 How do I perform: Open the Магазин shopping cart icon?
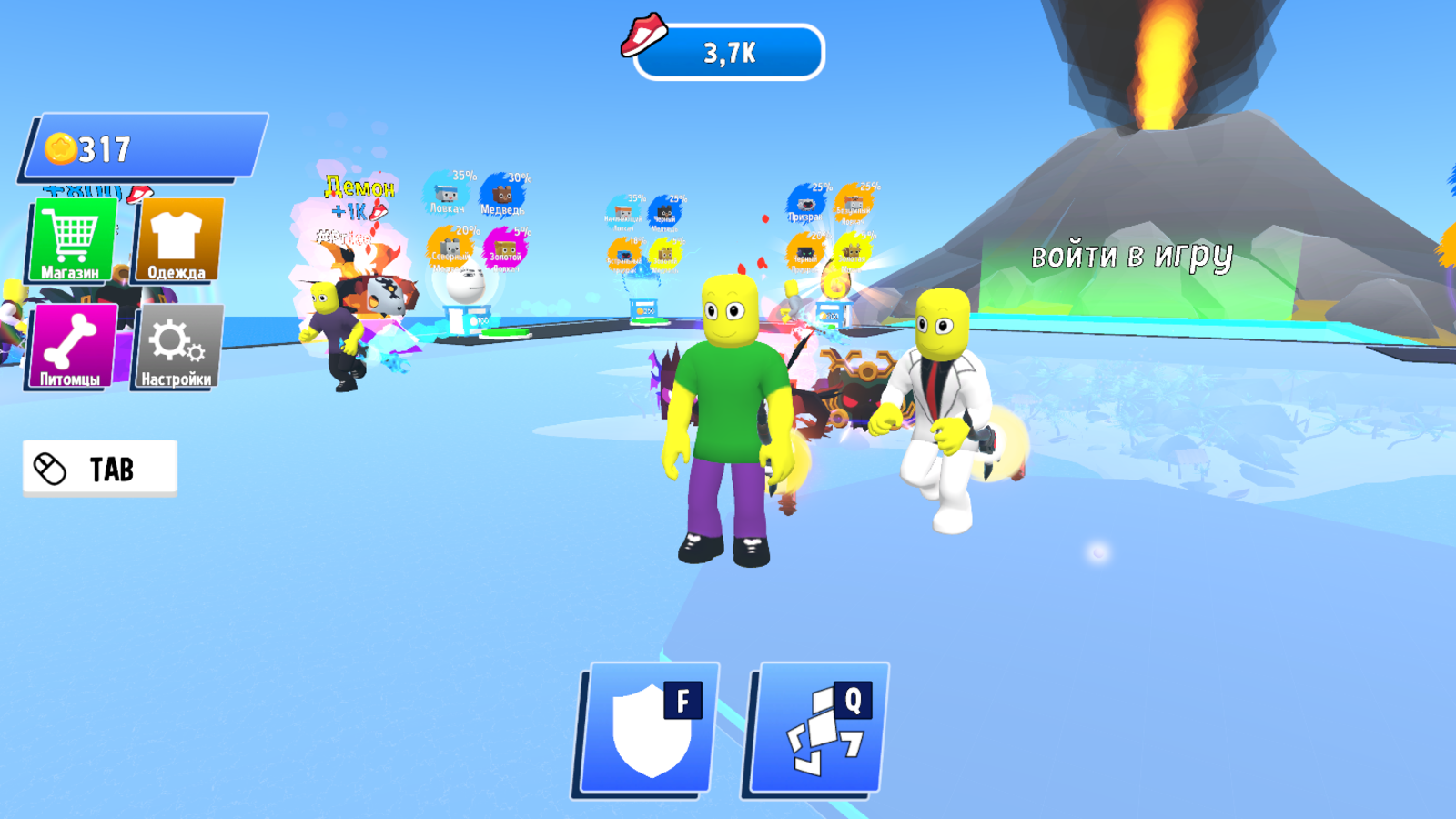pyautogui.click(x=73, y=235)
